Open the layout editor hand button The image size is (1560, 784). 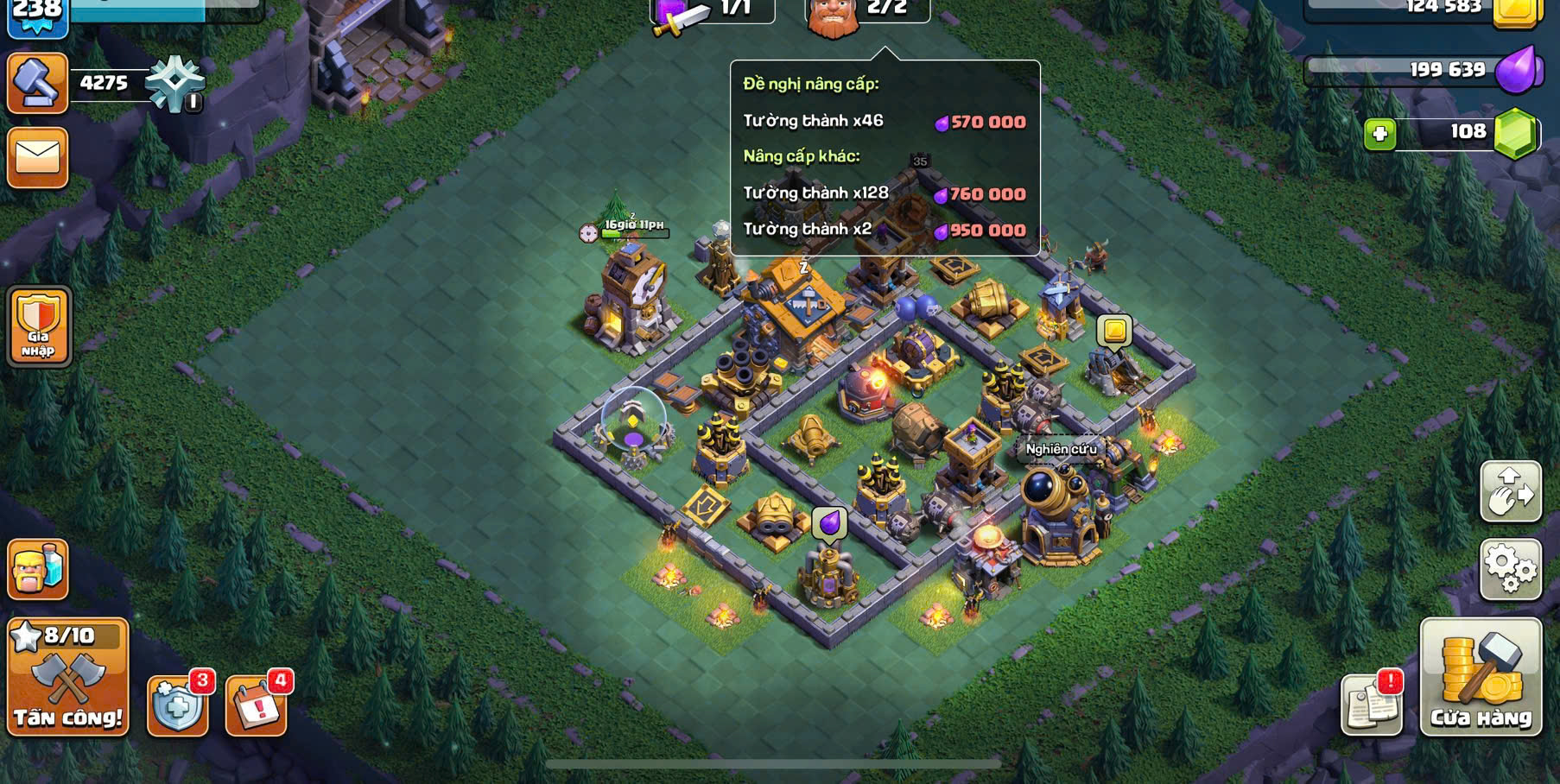coord(1510,491)
